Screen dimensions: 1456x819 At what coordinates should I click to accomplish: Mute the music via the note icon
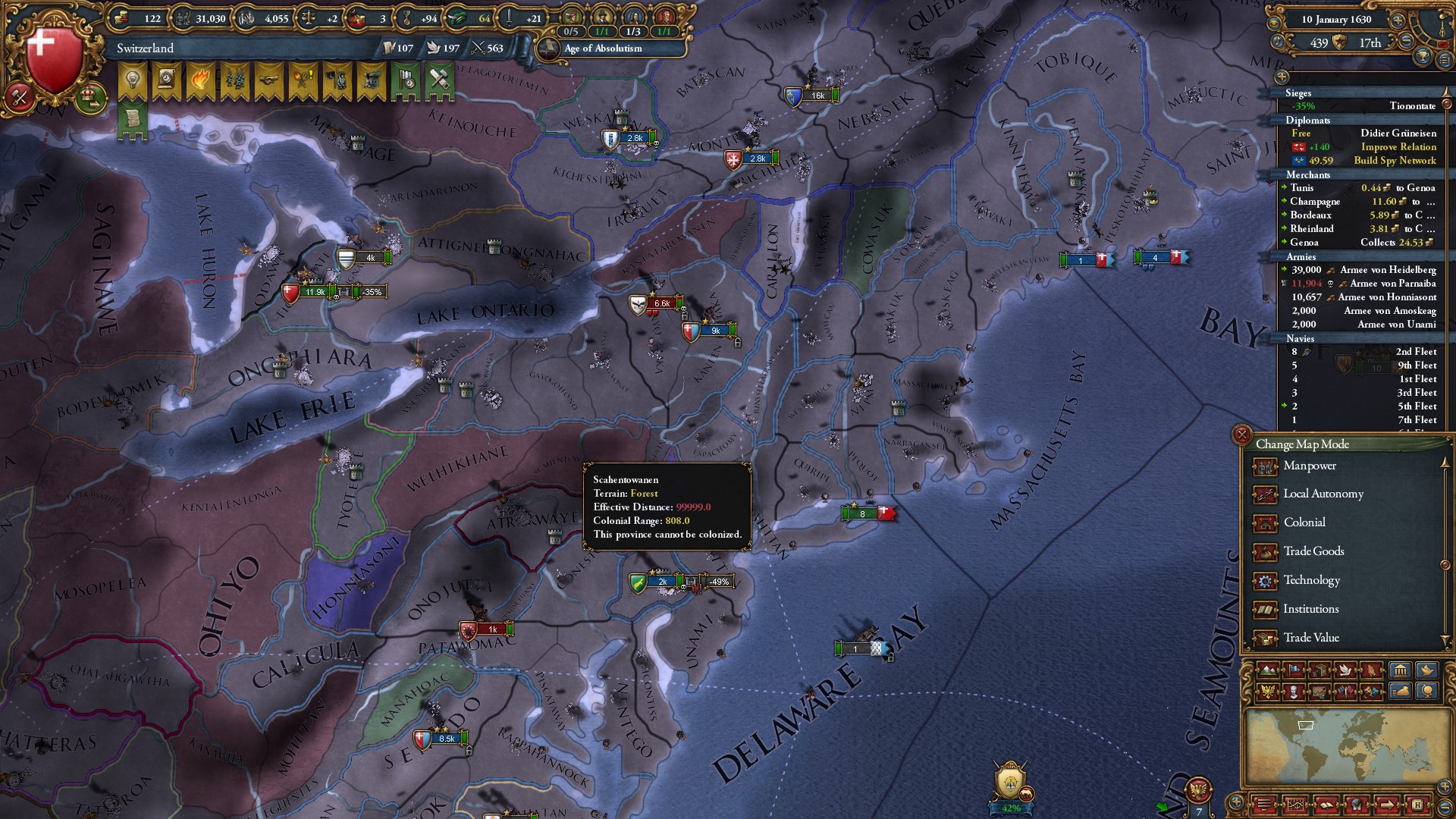point(1278,42)
